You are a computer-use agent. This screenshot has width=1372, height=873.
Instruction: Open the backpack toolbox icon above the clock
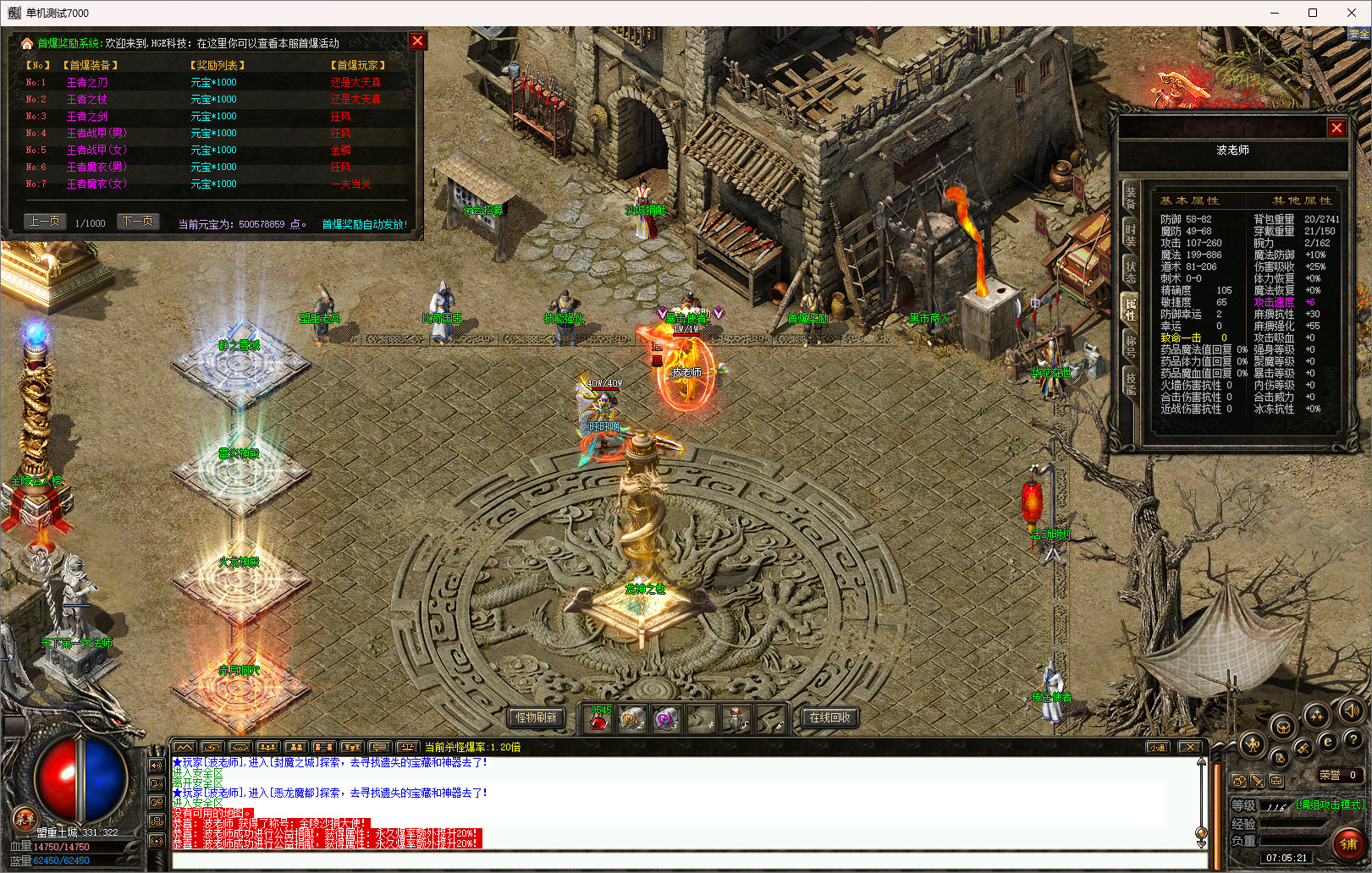coord(1276,781)
